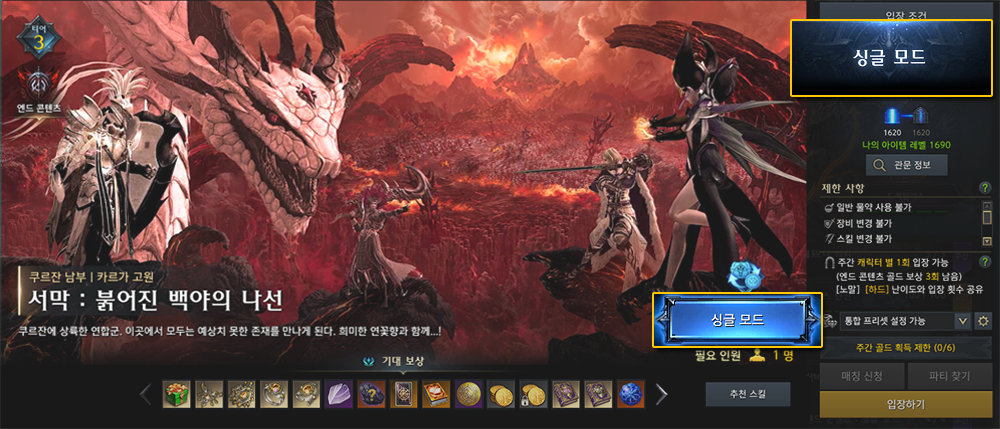Select the purple crystal shard reward
Viewport: 1000px width, 429px height.
[x=339, y=394]
